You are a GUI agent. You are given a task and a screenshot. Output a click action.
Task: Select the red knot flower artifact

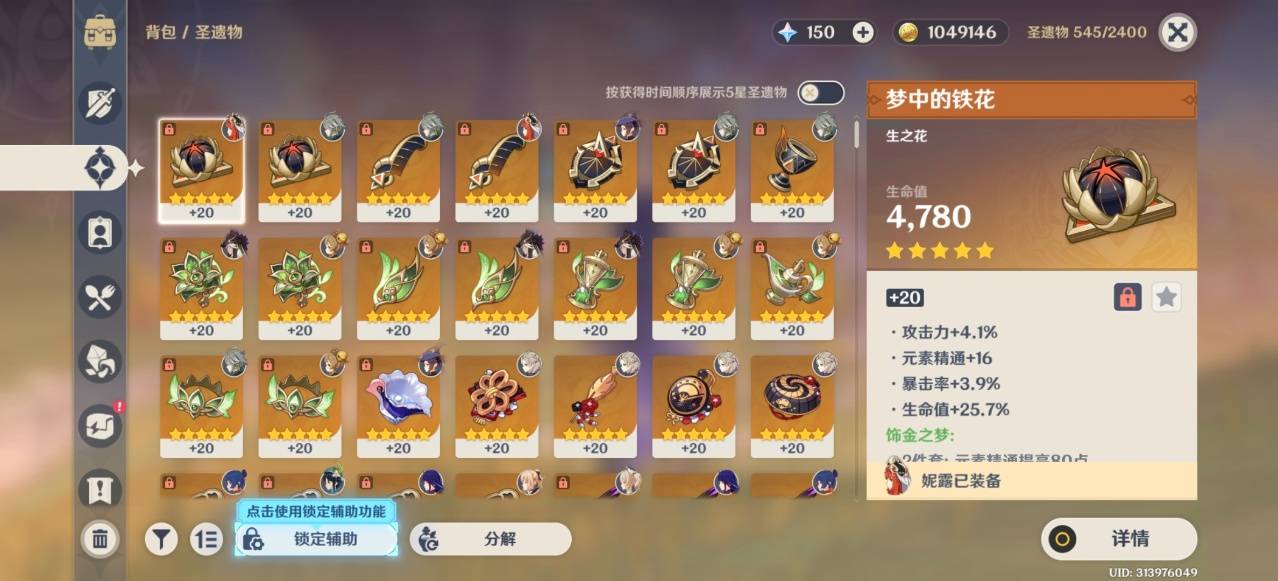coord(496,398)
